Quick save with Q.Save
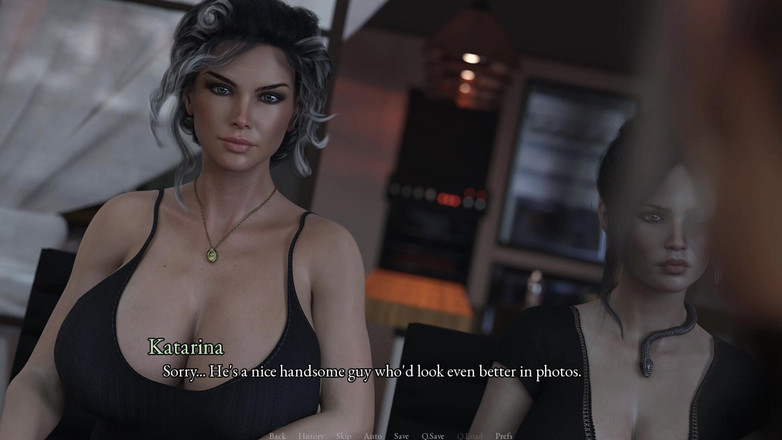782x440 pixels. point(433,436)
